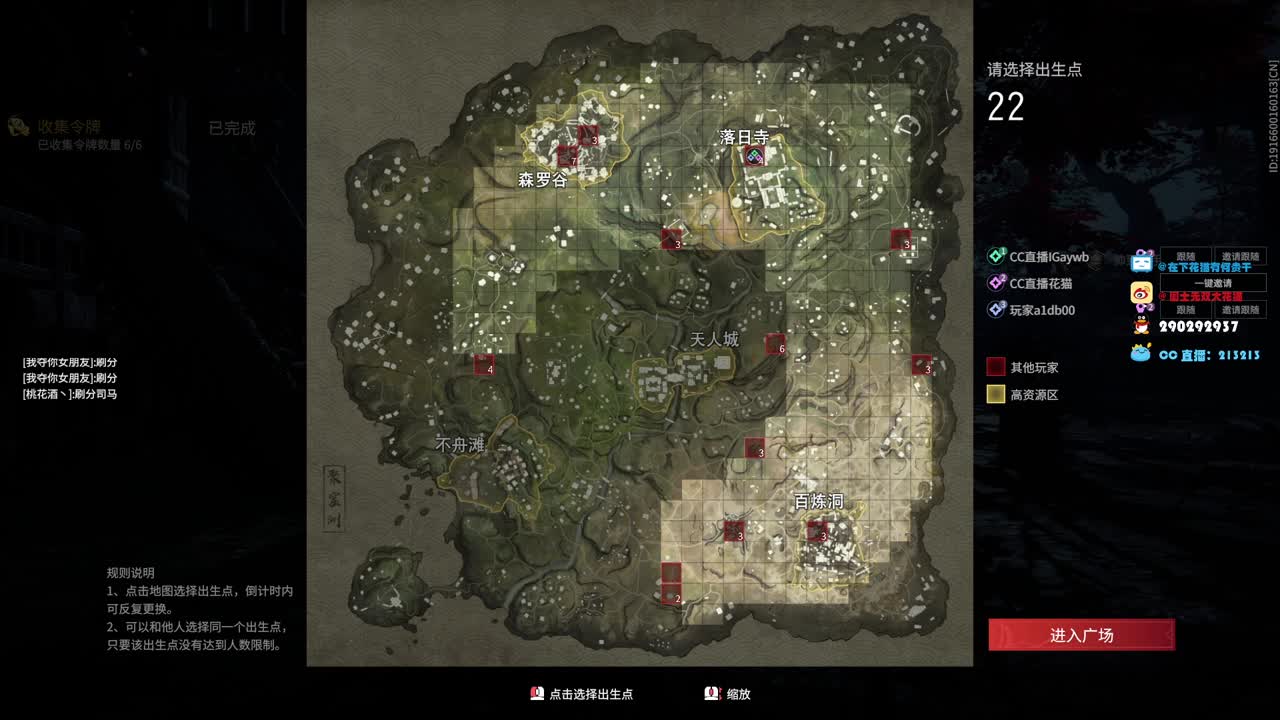Image resolution: width=1280 pixels, height=720 pixels.
Task: Click the 缩放 map zoom icon
Action: 709,693
